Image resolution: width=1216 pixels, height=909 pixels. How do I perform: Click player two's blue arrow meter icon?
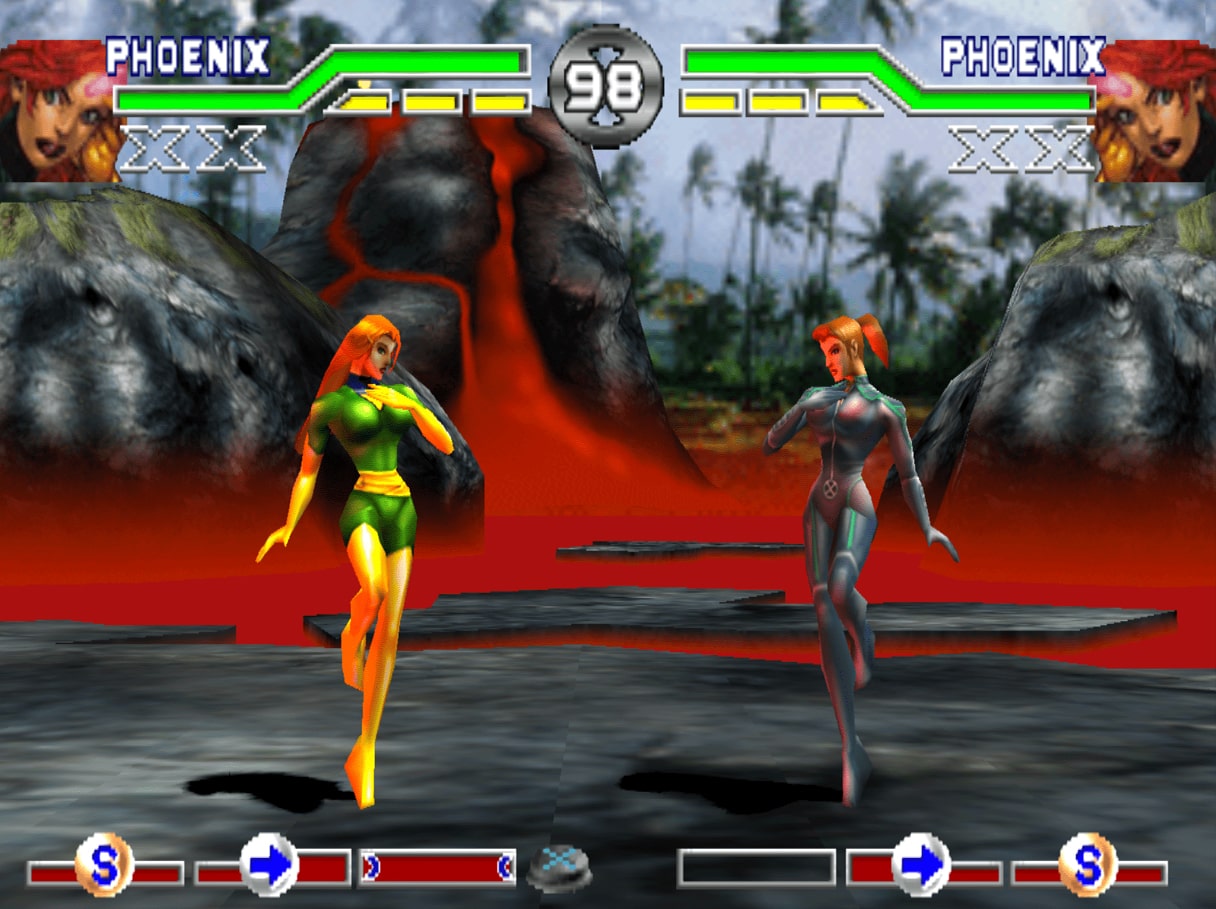point(921,865)
